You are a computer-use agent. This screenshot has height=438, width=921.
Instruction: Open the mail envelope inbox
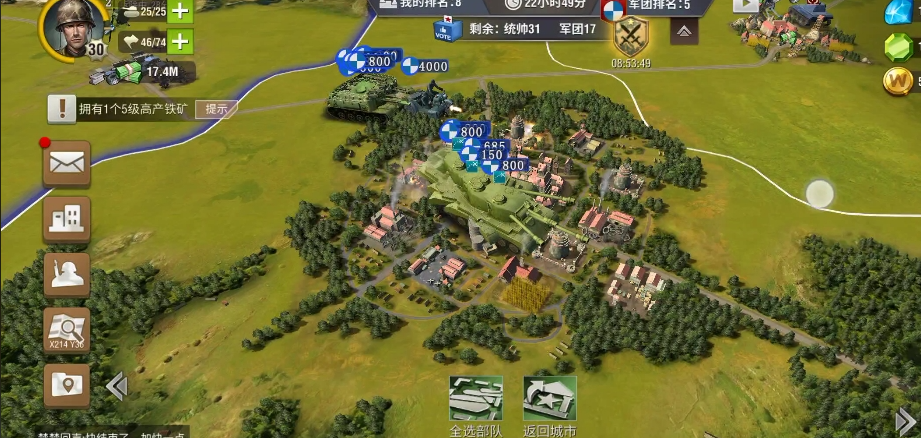[x=67, y=163]
